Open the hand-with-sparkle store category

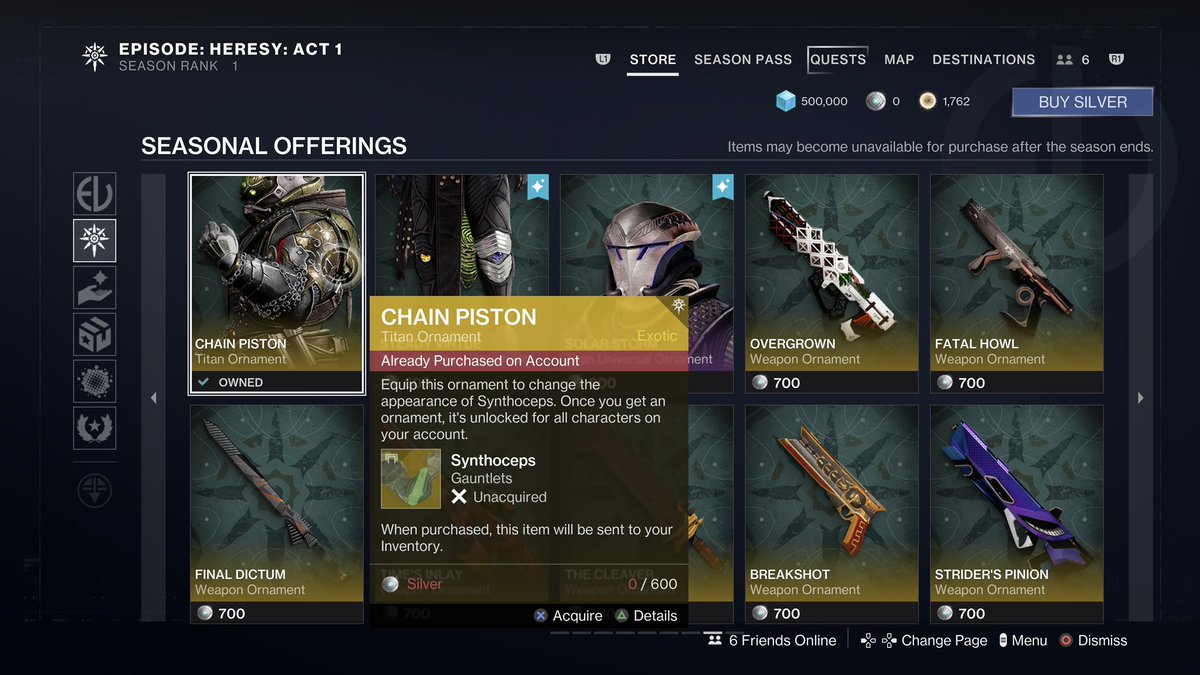click(x=95, y=288)
